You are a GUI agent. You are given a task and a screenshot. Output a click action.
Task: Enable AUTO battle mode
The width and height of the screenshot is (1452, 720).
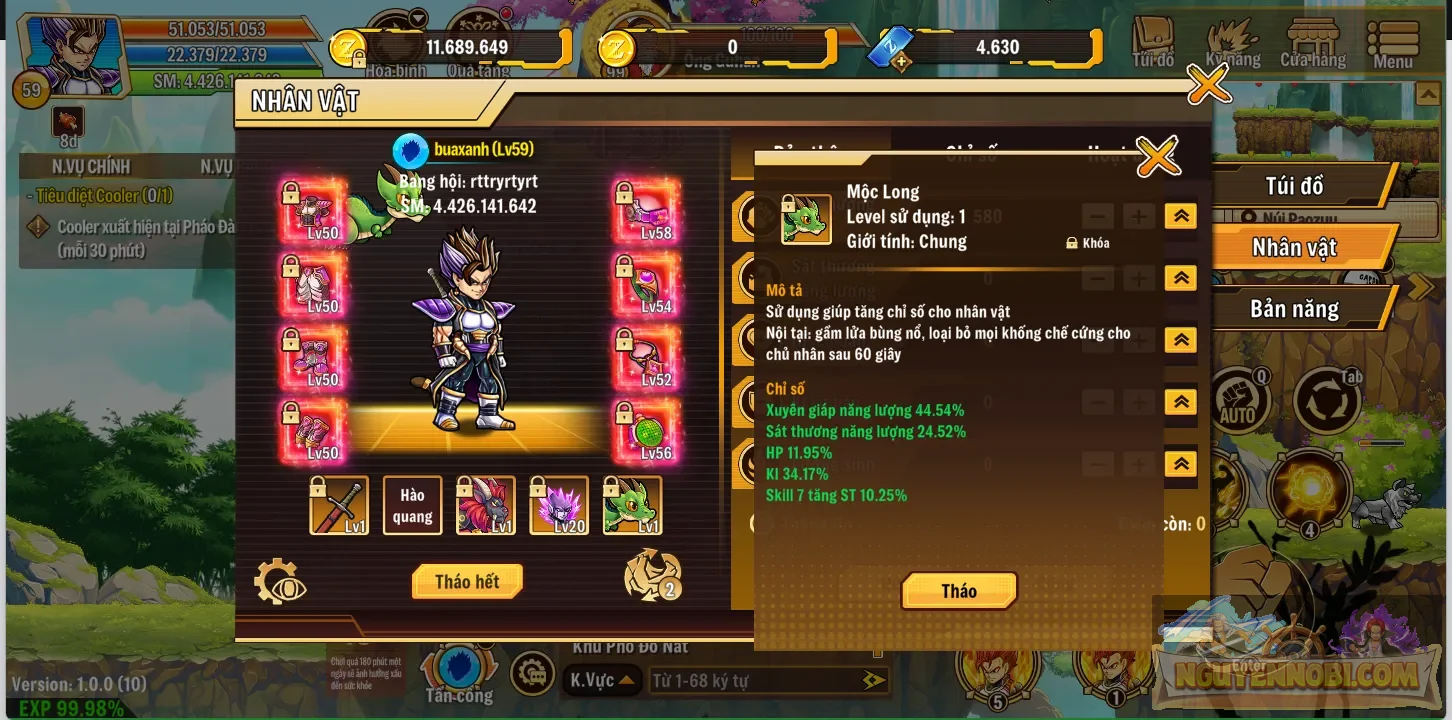coord(1240,400)
